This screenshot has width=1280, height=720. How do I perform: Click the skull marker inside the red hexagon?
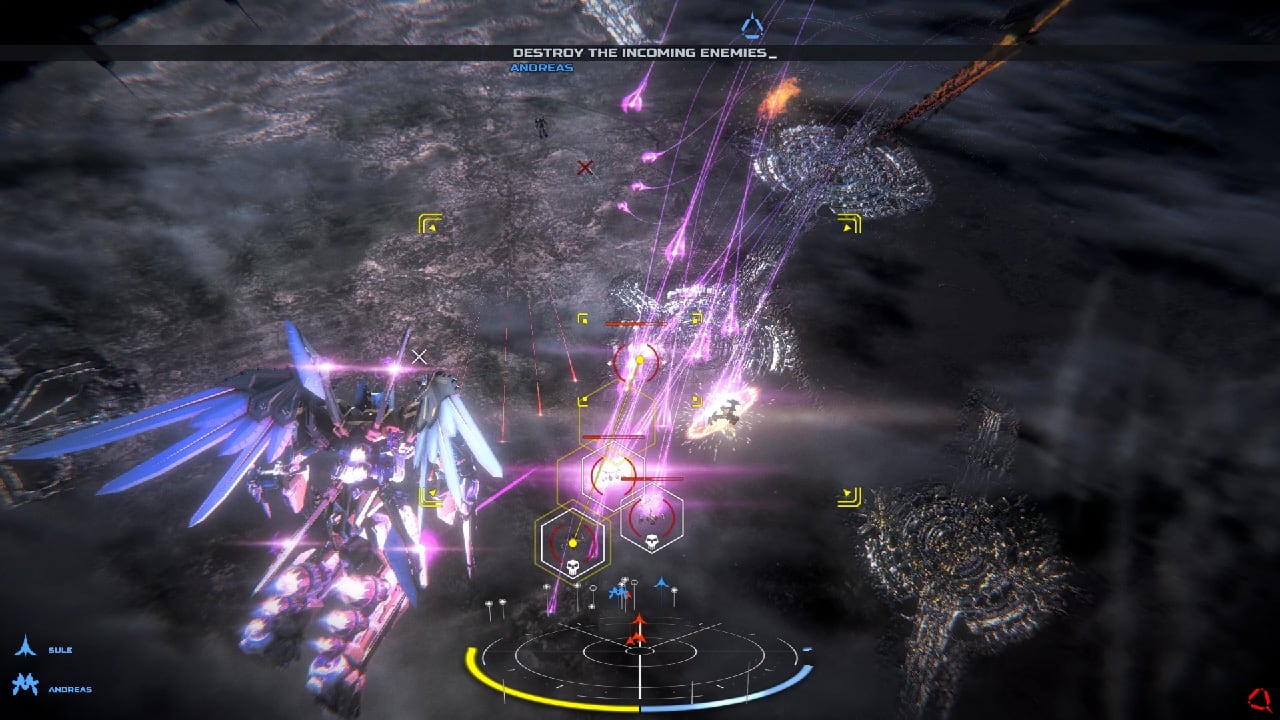click(652, 541)
